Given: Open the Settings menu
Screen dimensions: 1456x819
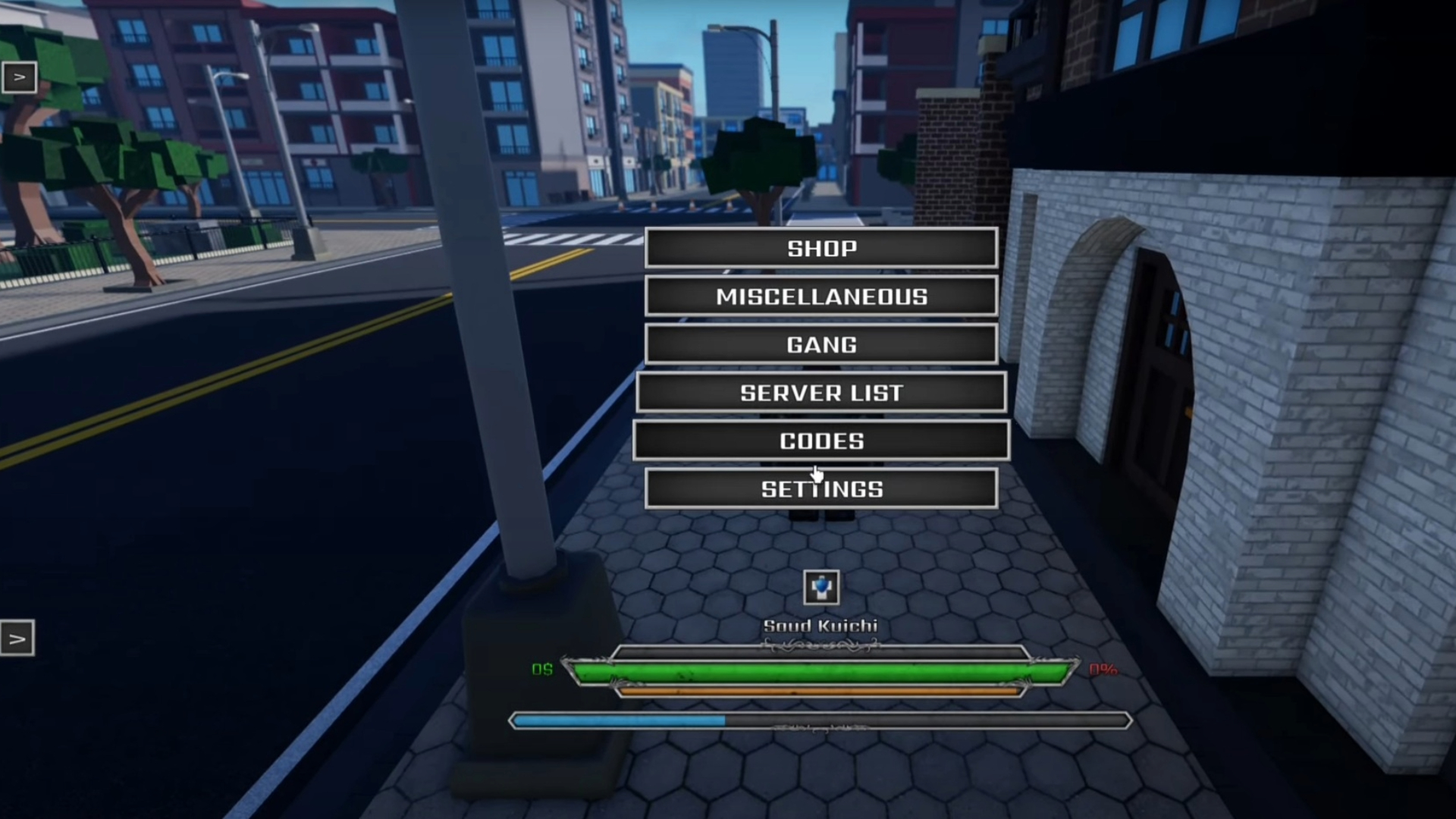Looking at the screenshot, I should [821, 489].
